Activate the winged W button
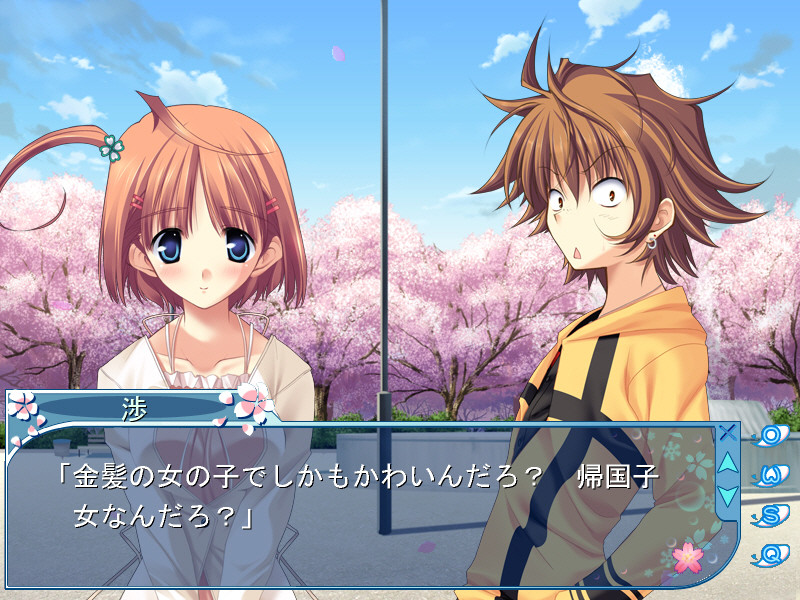The width and height of the screenshot is (800, 600). 770,474
